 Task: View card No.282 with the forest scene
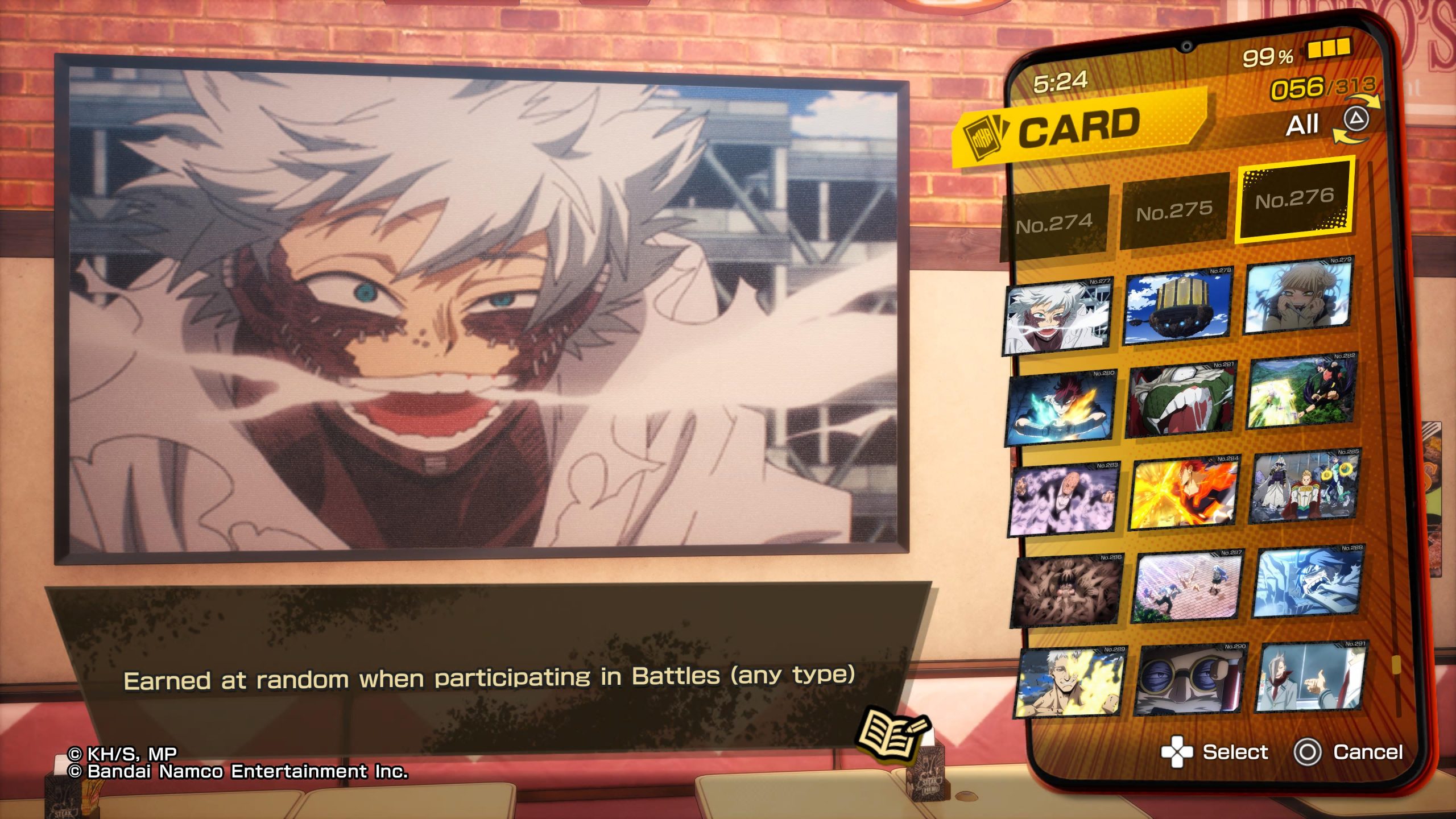(x=1301, y=391)
